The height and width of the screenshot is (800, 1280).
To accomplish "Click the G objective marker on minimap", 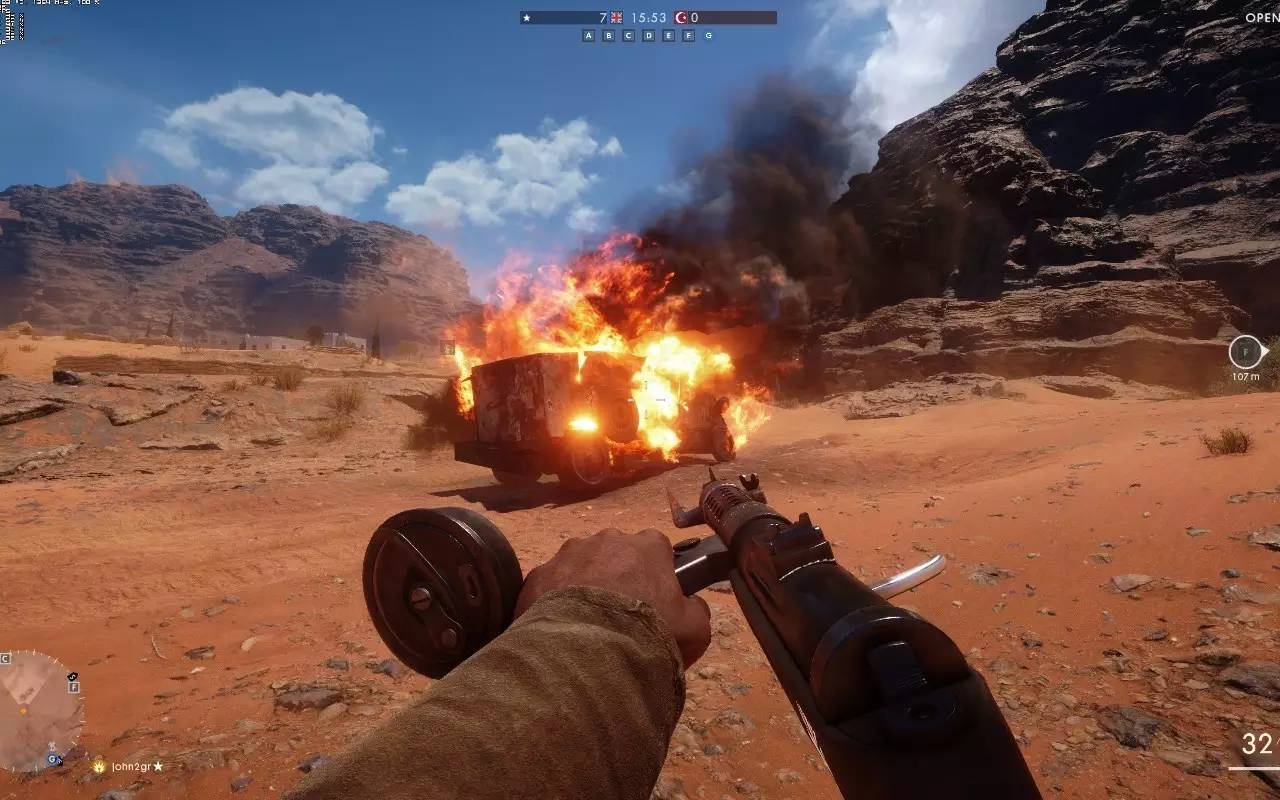I will [x=51, y=760].
